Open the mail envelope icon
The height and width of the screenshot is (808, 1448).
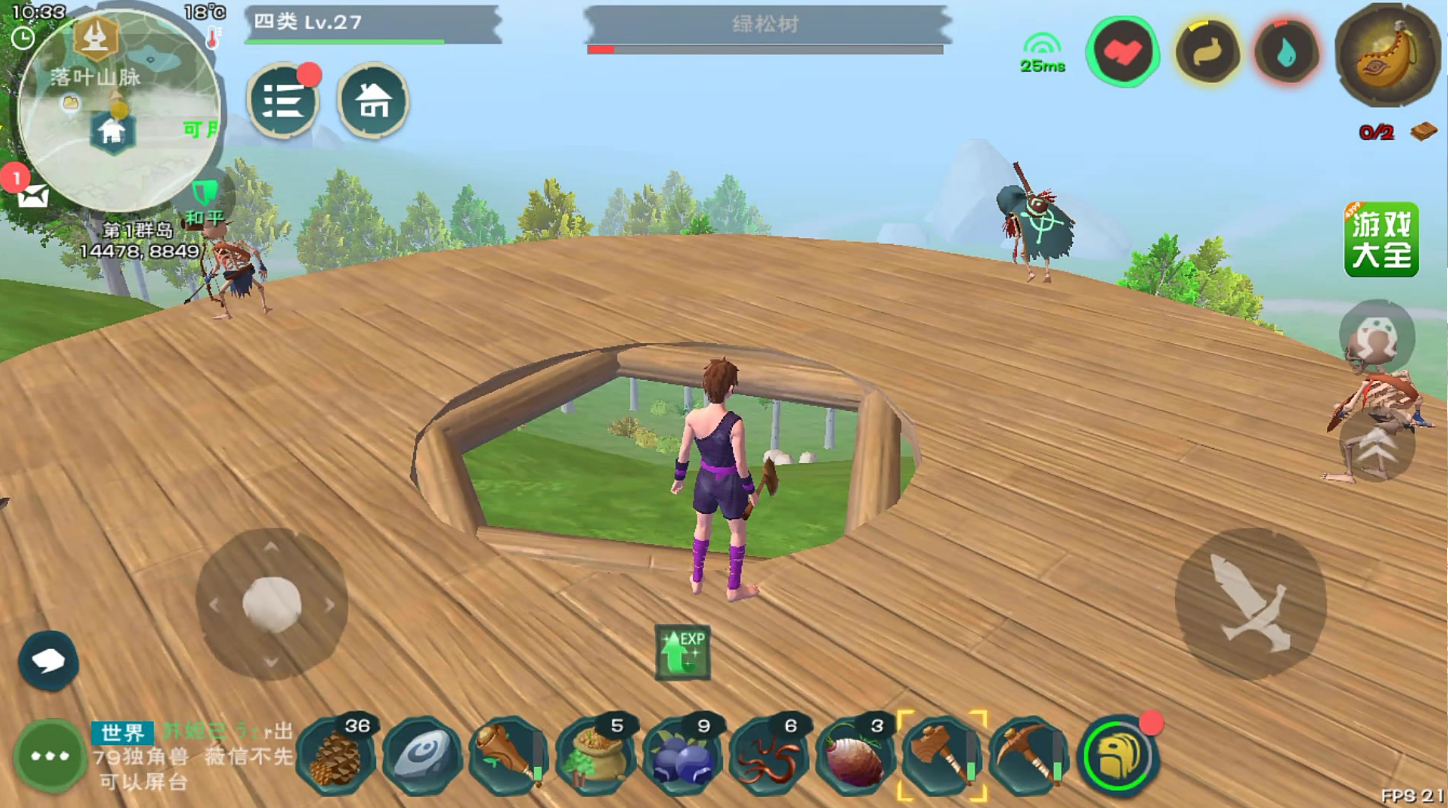pos(31,195)
